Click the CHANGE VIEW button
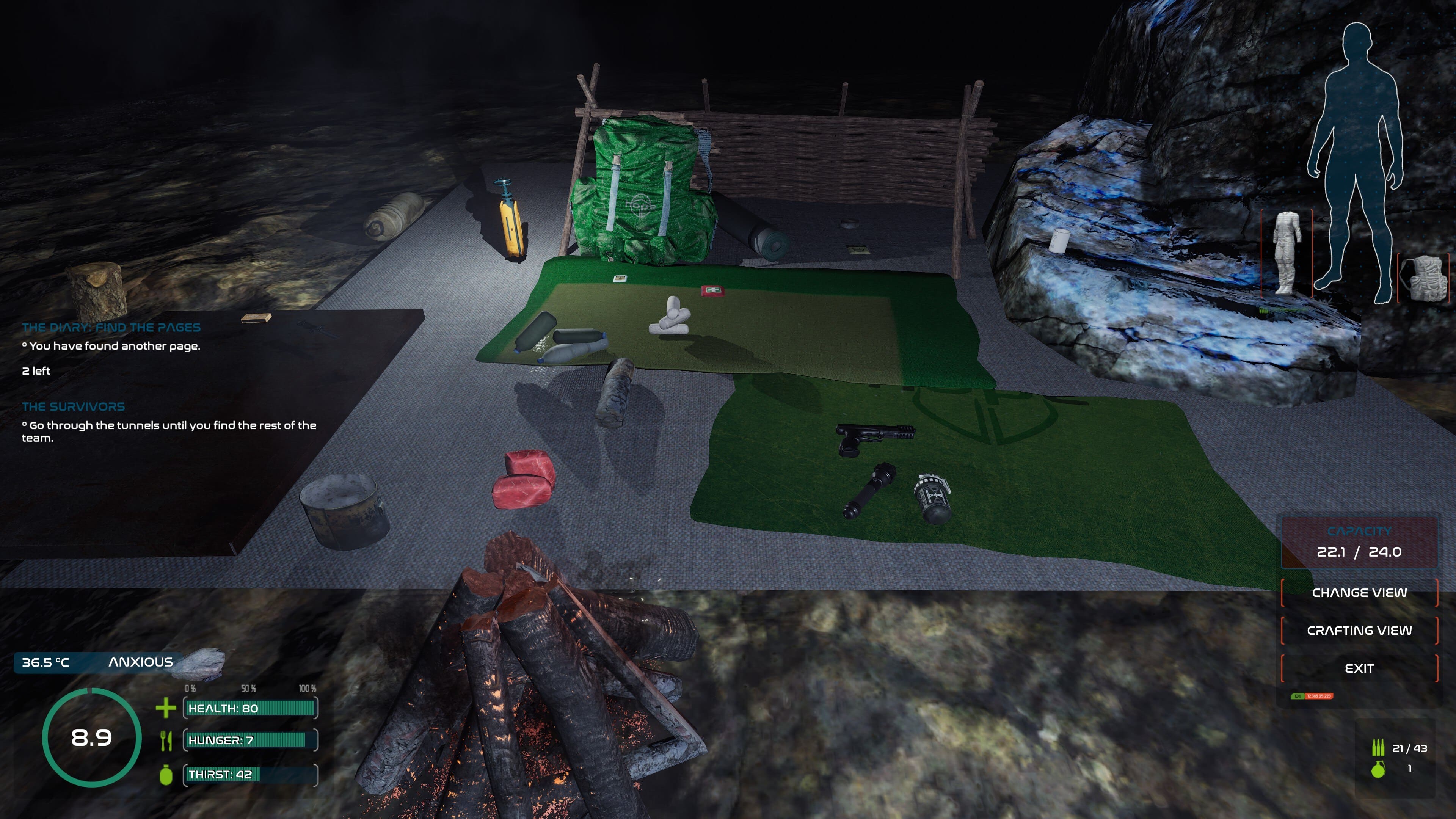The image size is (1456, 819). point(1359,593)
